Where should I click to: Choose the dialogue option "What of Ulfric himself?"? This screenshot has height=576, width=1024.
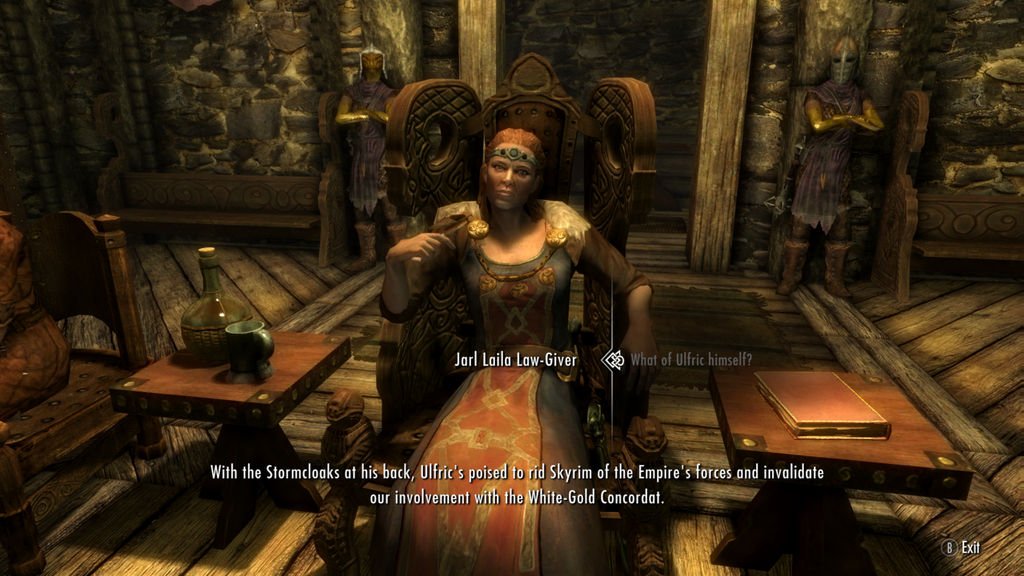678,360
